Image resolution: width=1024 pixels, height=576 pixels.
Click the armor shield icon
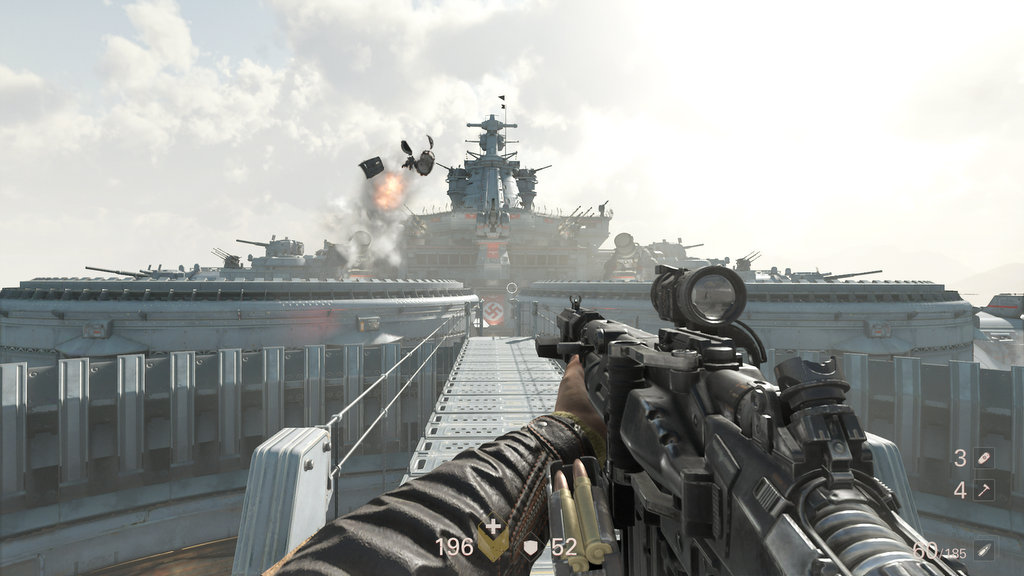coord(531,548)
